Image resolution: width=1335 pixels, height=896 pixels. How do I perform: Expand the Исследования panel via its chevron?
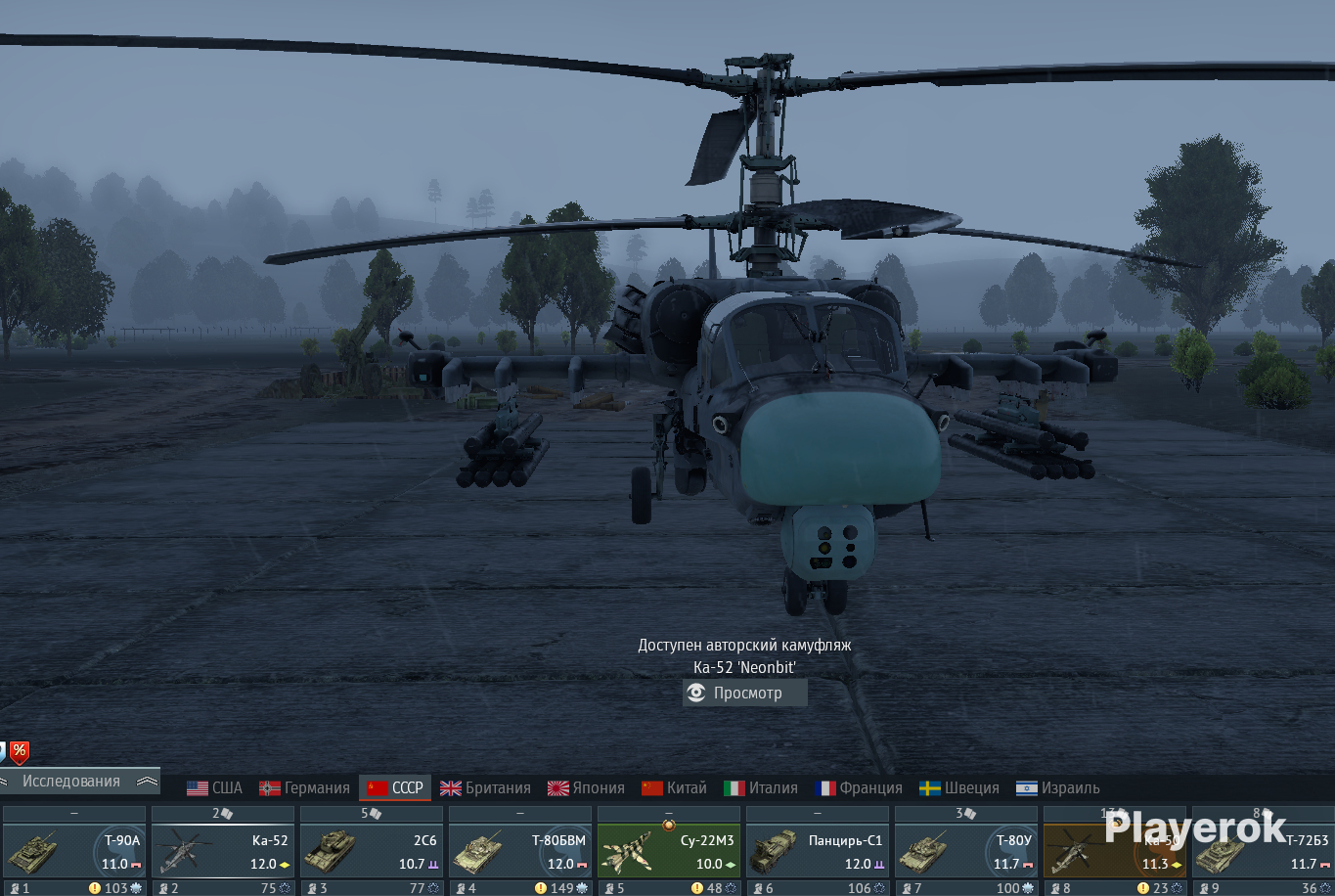click(147, 782)
